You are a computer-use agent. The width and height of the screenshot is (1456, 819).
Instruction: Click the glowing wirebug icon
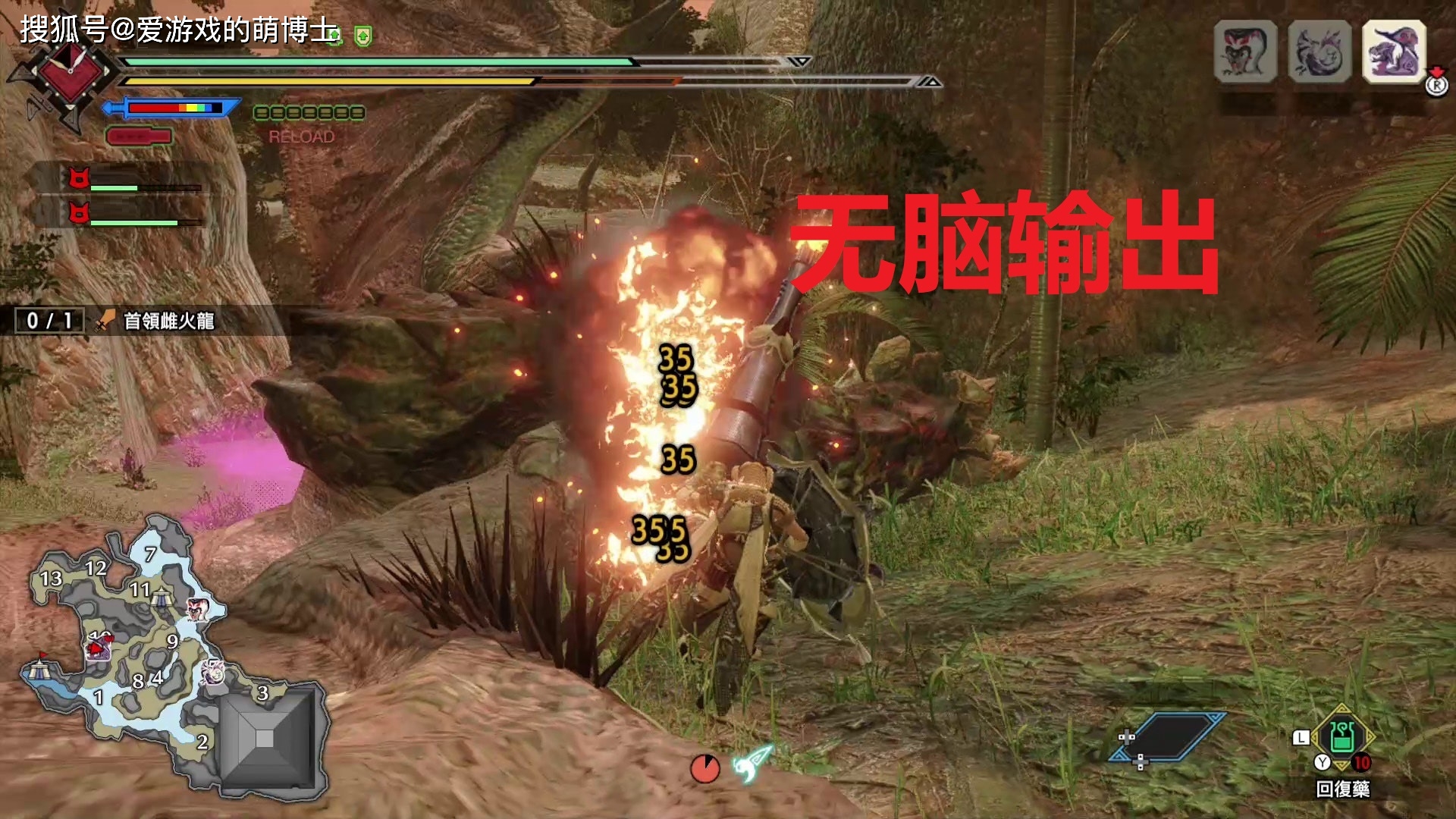(x=752, y=763)
